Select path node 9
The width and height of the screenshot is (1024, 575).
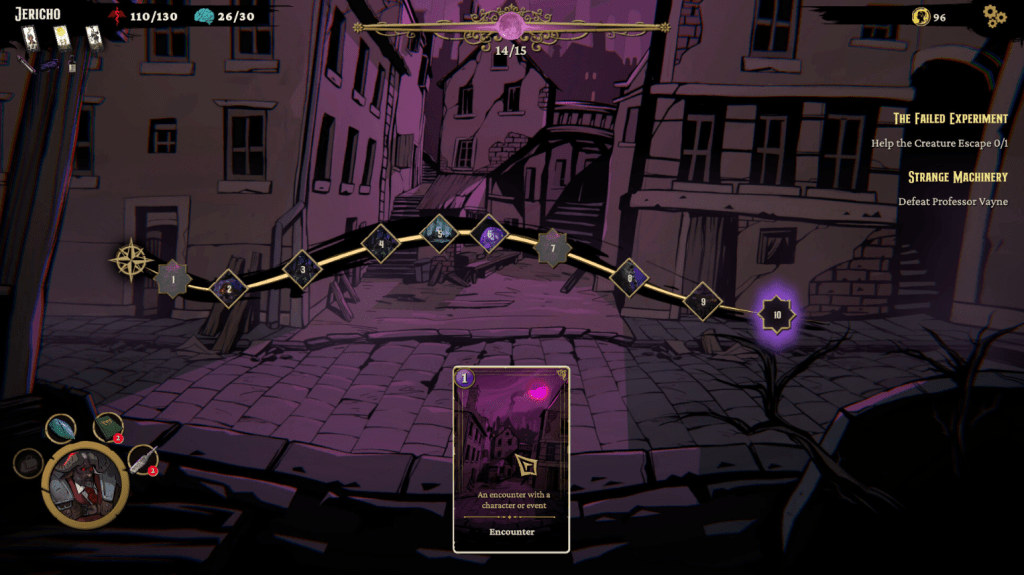(703, 301)
